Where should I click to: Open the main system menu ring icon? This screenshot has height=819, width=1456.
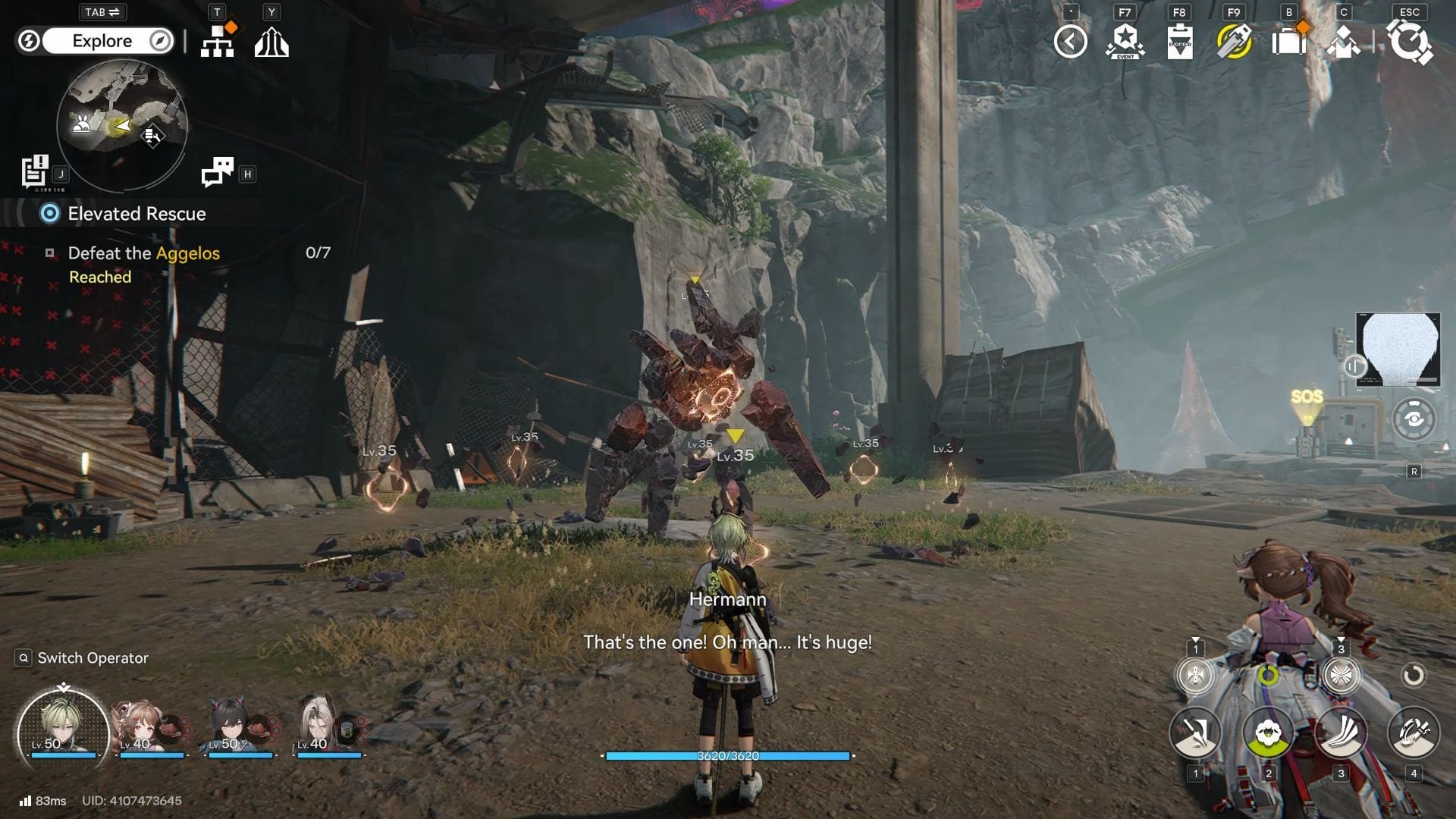point(1409,42)
